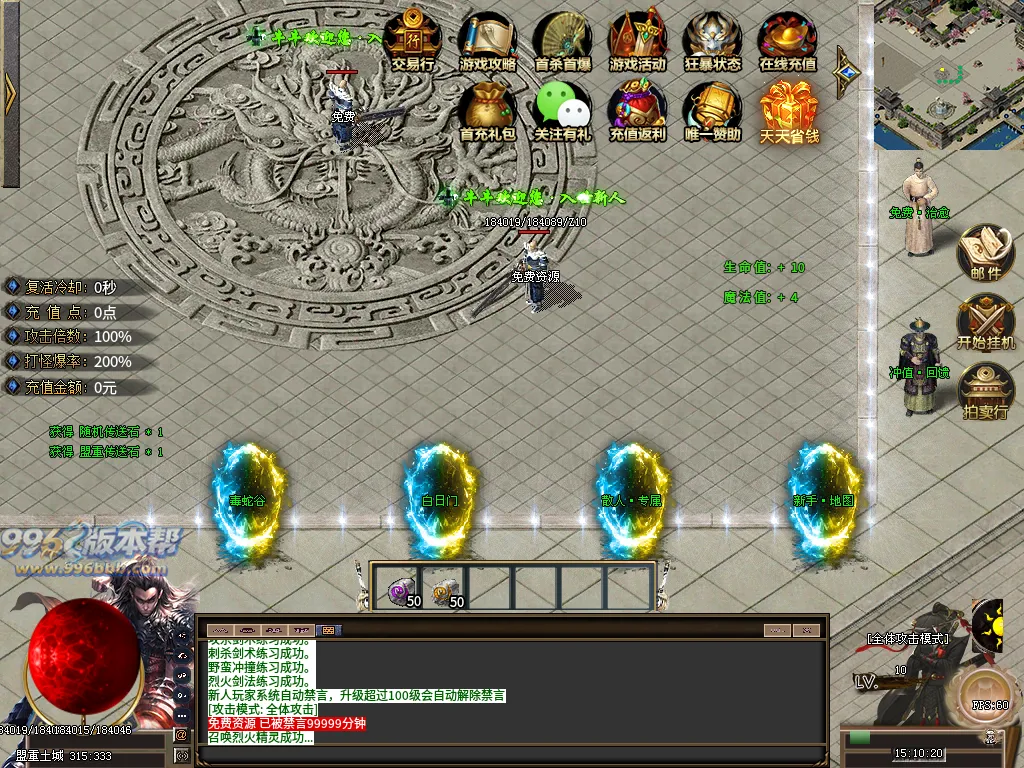Use the gold scroll in the hotbar
The height and width of the screenshot is (768, 1024).
443,591
